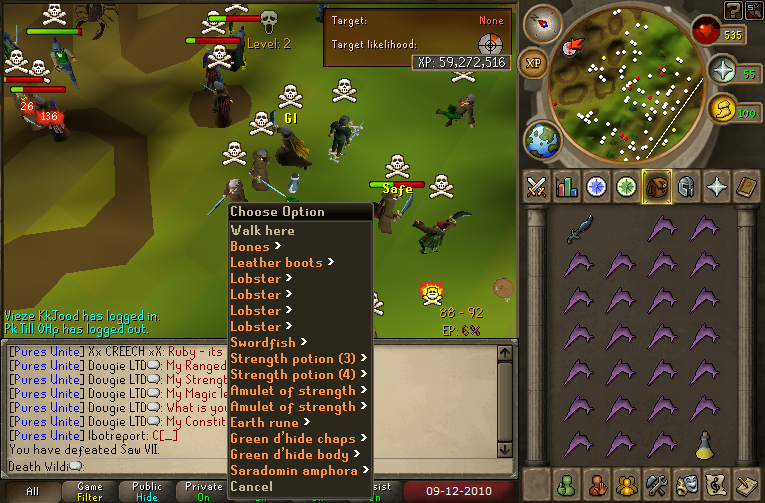765x503 pixels.
Task: Cancel the Choose Option menu
Action: [251, 486]
